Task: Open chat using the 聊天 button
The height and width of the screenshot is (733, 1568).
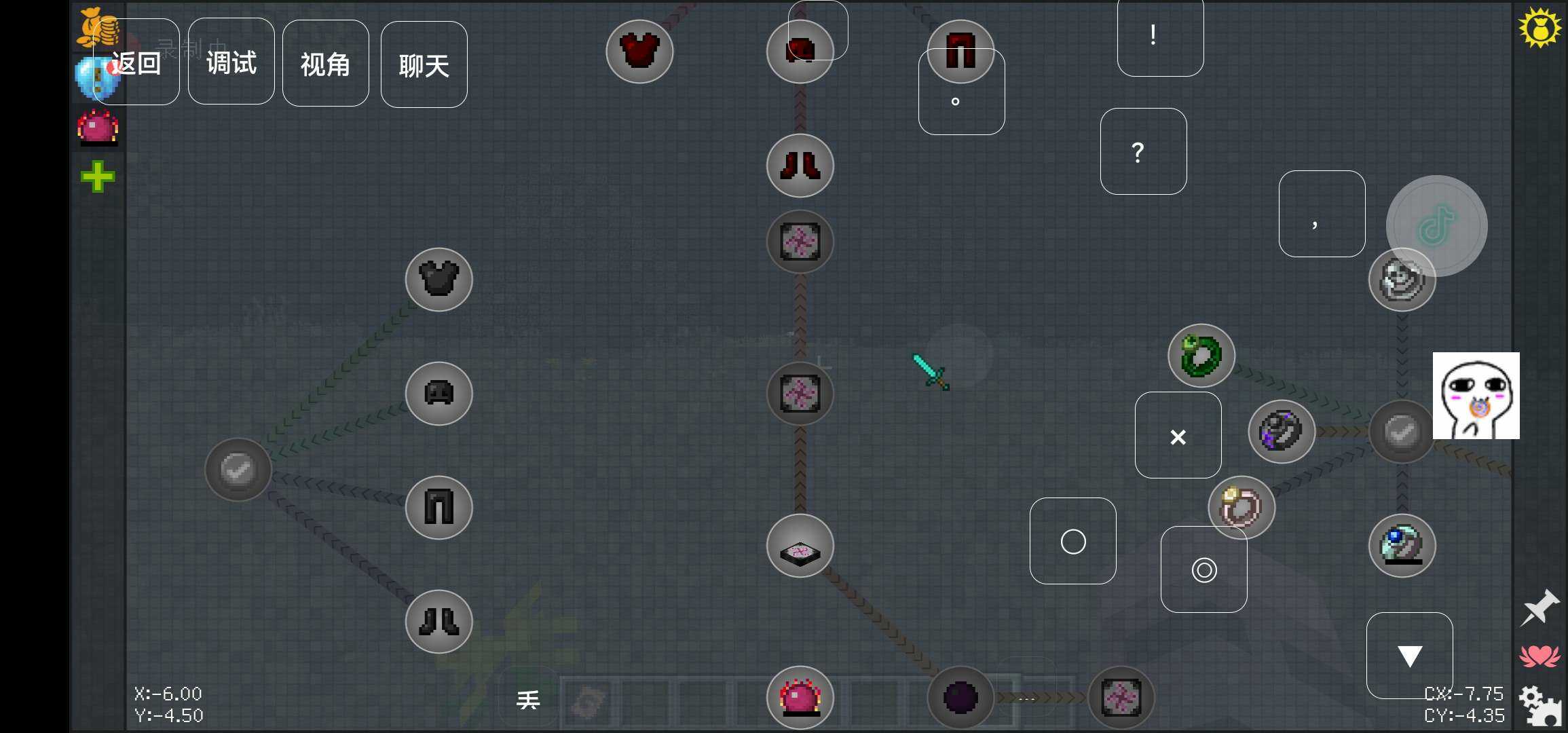Action: tap(424, 65)
